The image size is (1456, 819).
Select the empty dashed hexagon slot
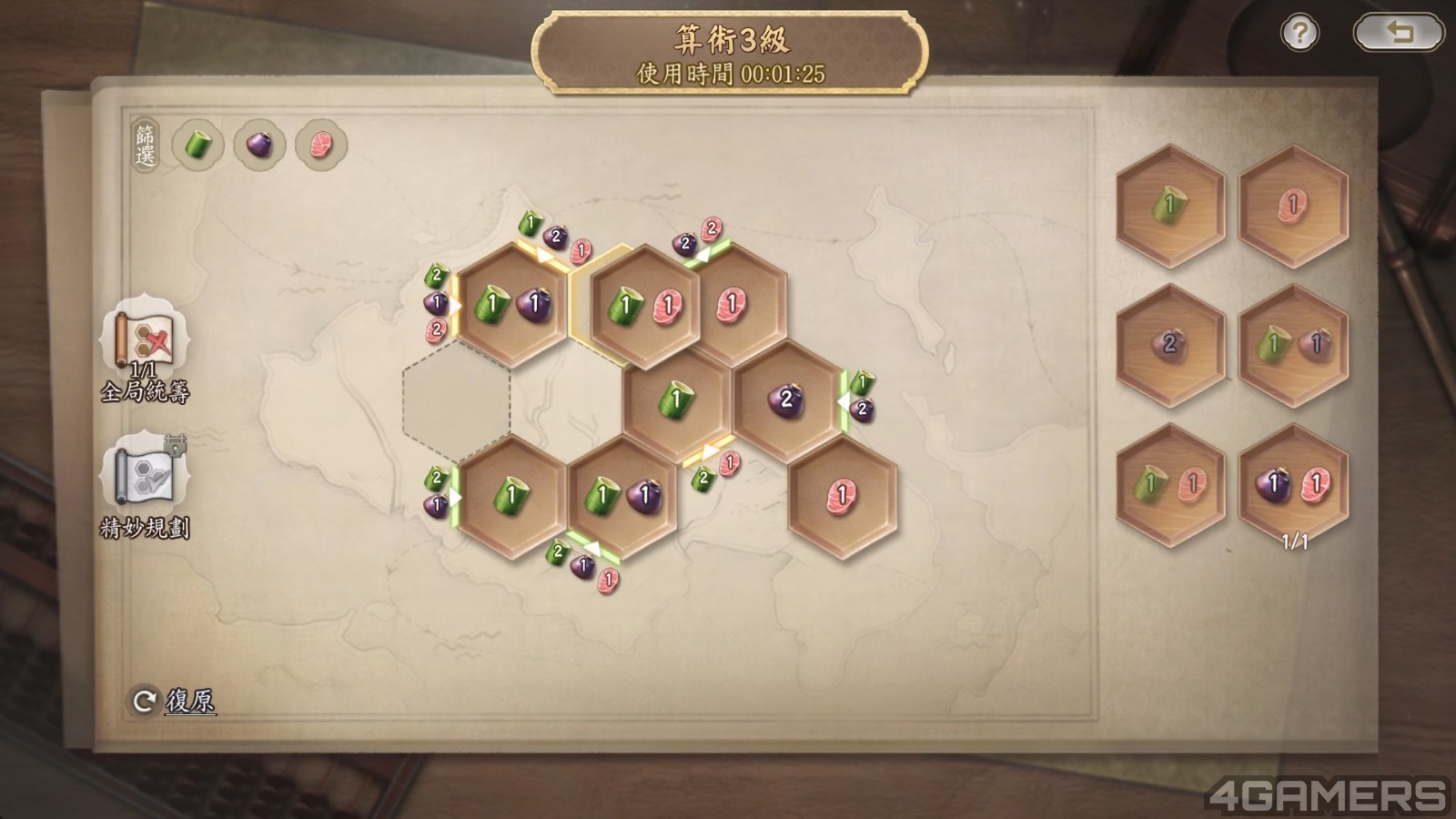(457, 400)
